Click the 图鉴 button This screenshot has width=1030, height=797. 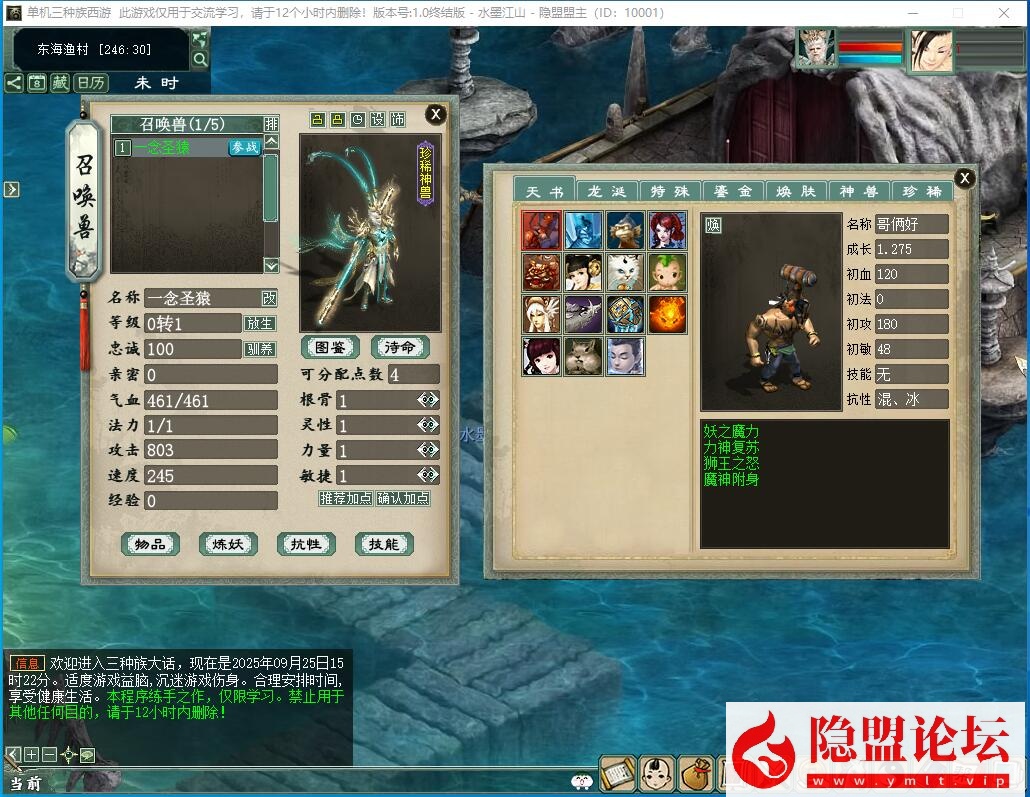(330, 347)
